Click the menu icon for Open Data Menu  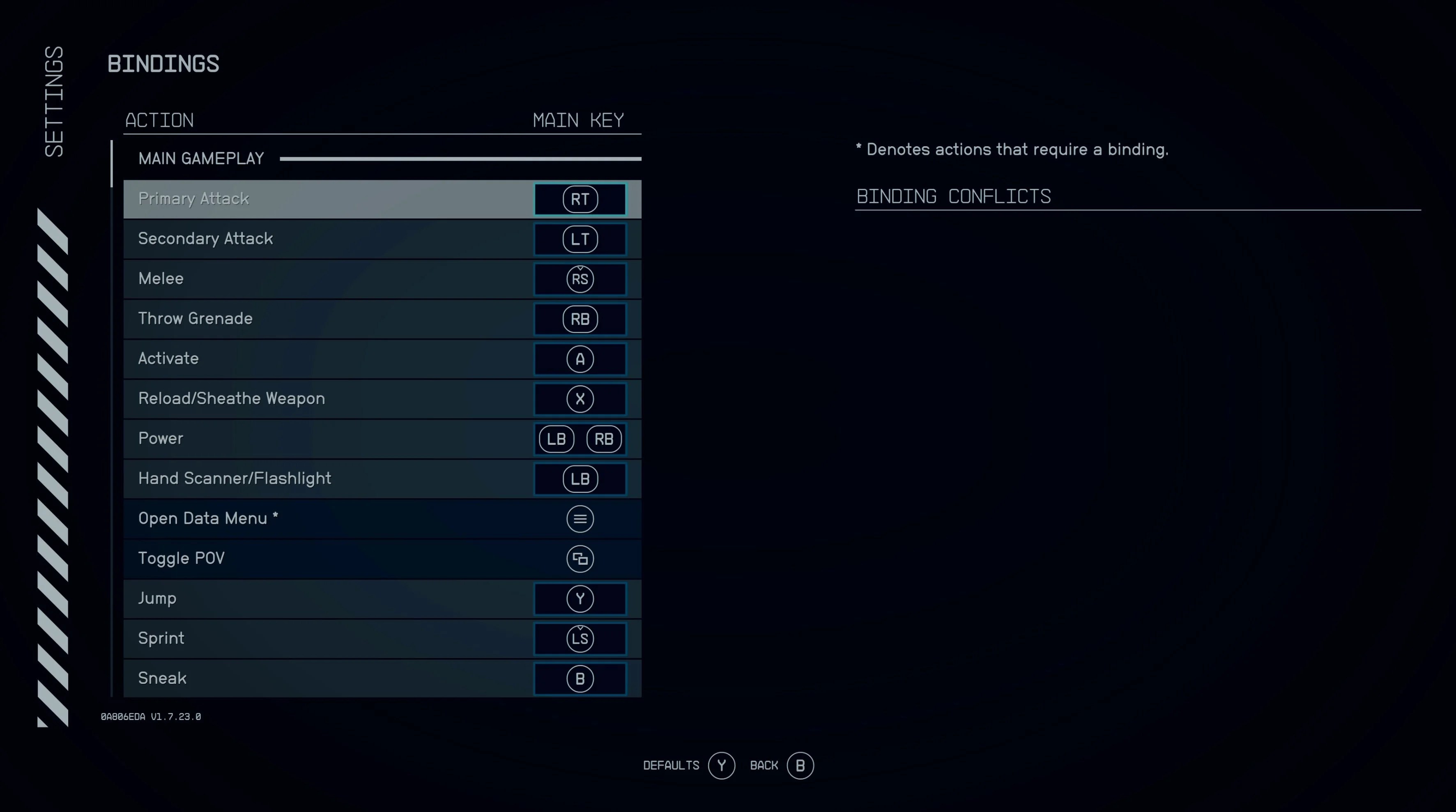[x=580, y=519]
